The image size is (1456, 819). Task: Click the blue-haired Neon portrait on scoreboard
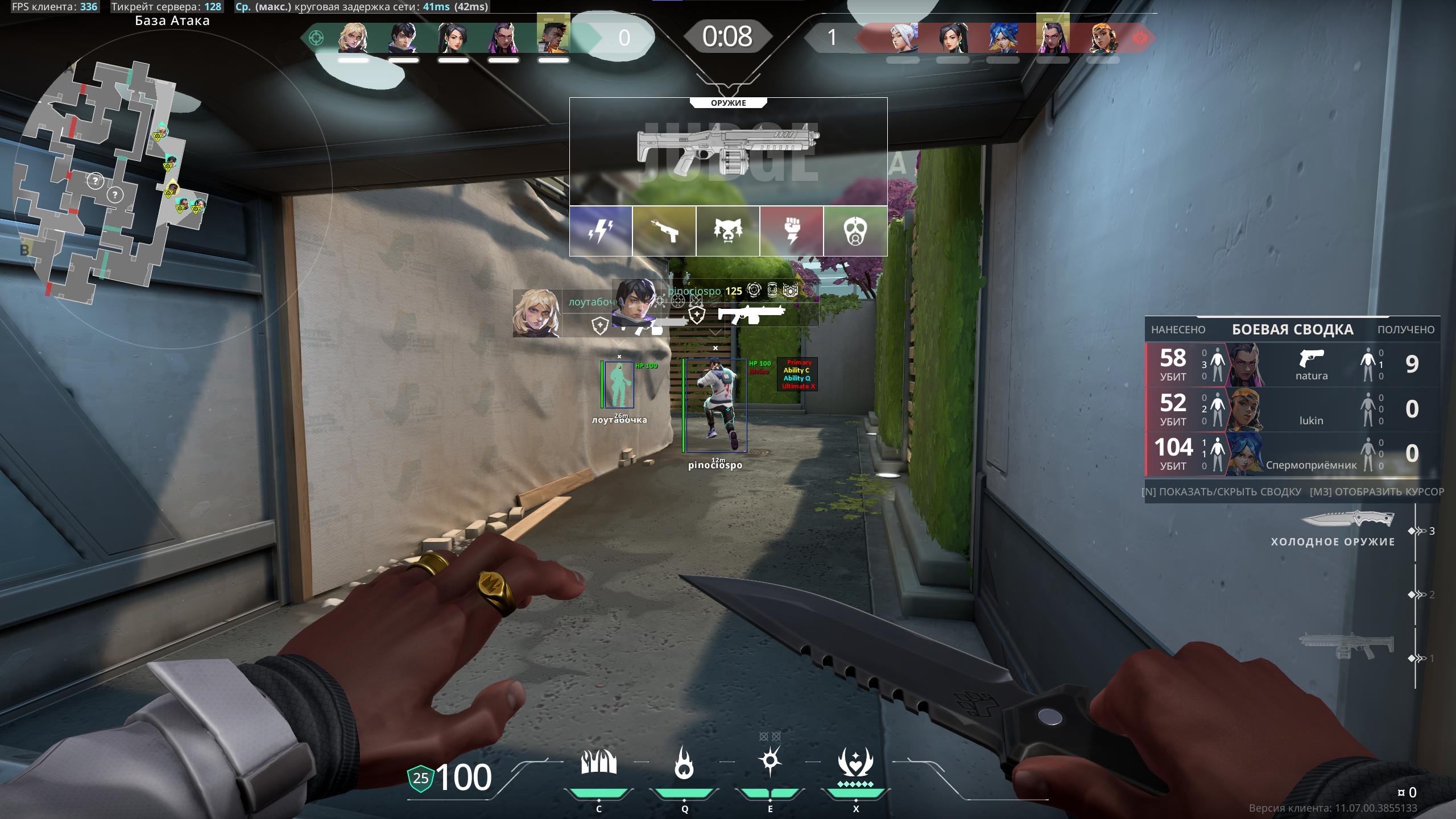1002,38
